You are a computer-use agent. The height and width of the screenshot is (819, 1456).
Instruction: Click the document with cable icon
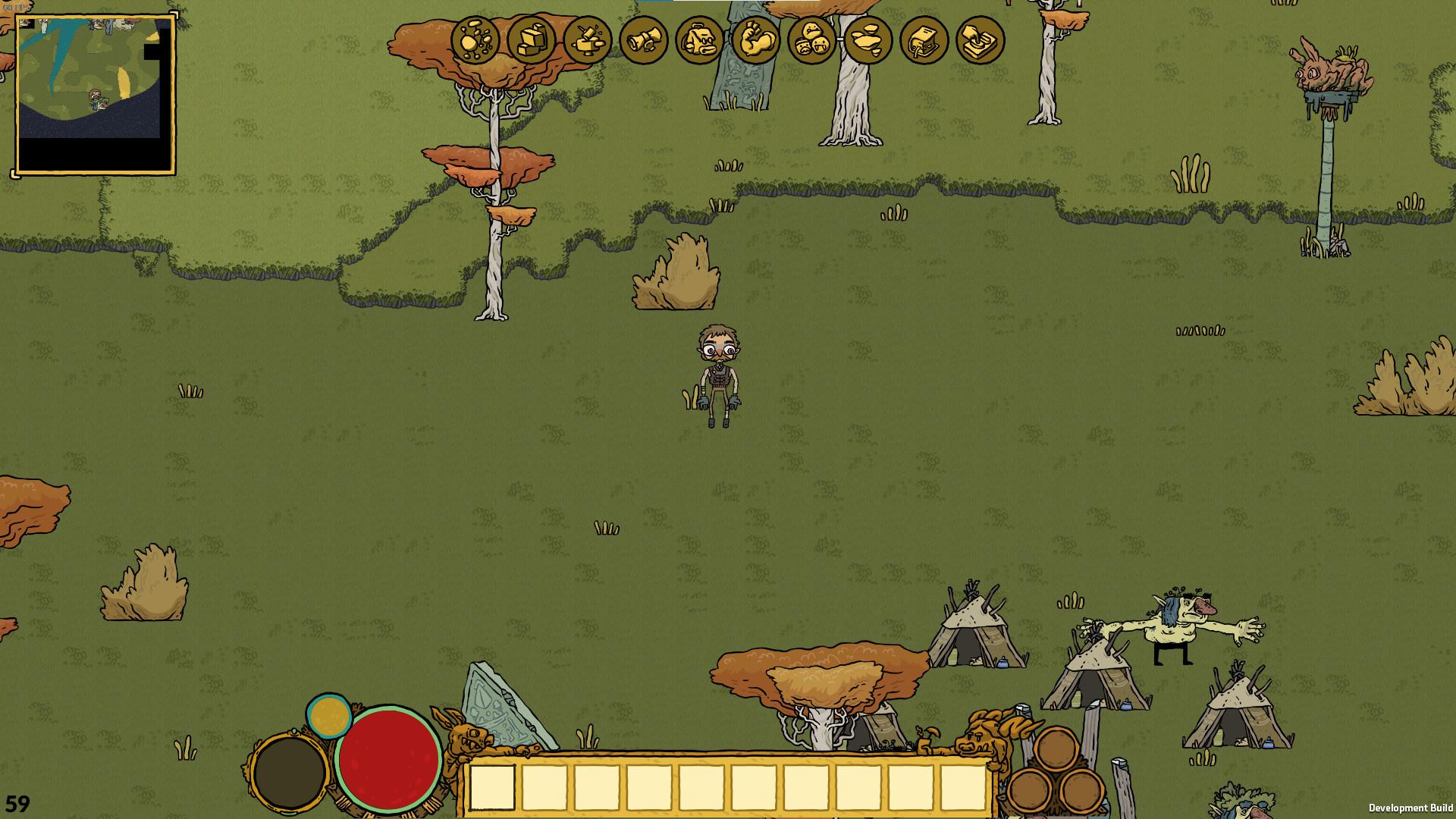tap(924, 40)
